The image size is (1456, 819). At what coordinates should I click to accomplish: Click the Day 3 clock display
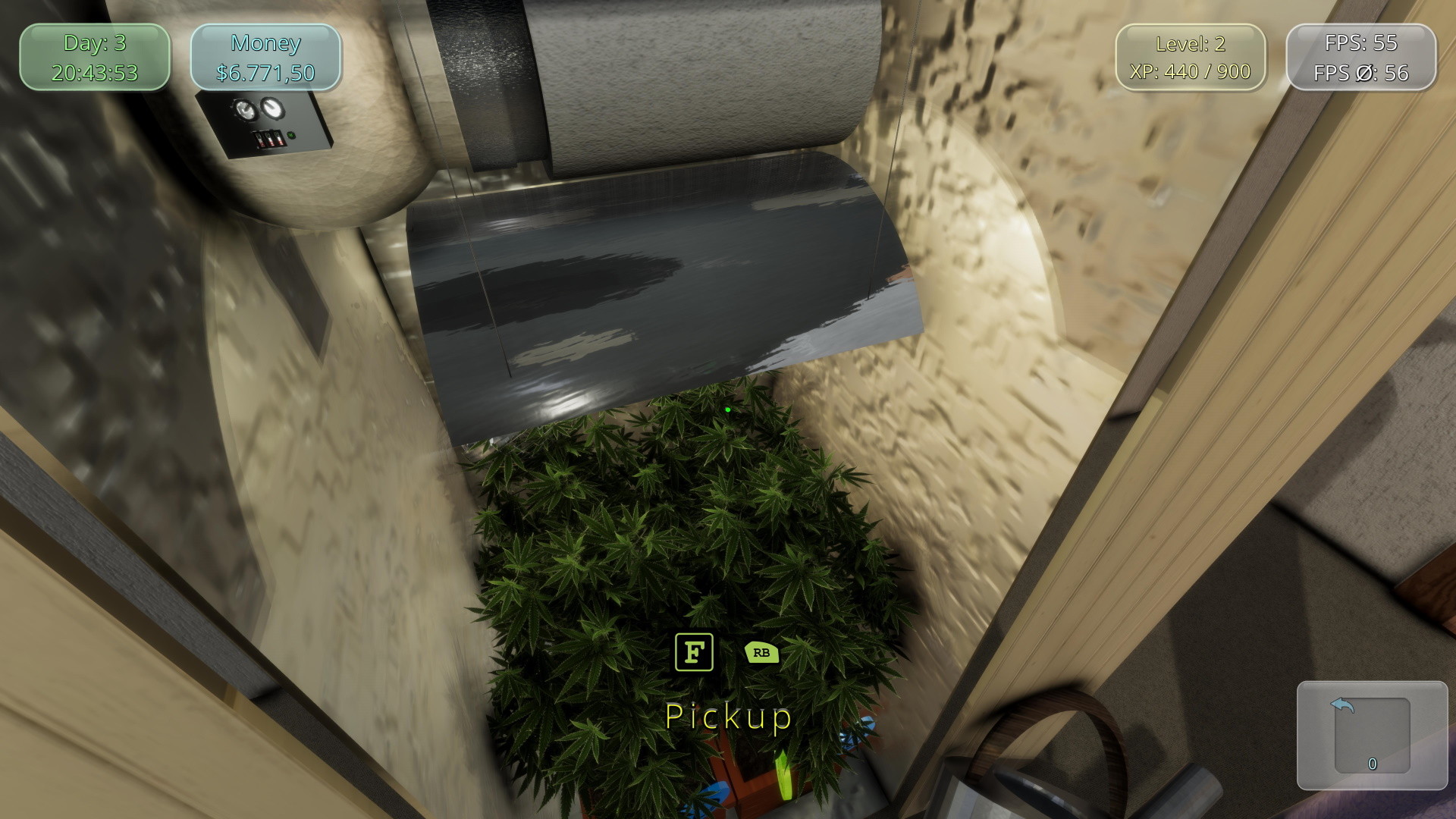coord(94,57)
